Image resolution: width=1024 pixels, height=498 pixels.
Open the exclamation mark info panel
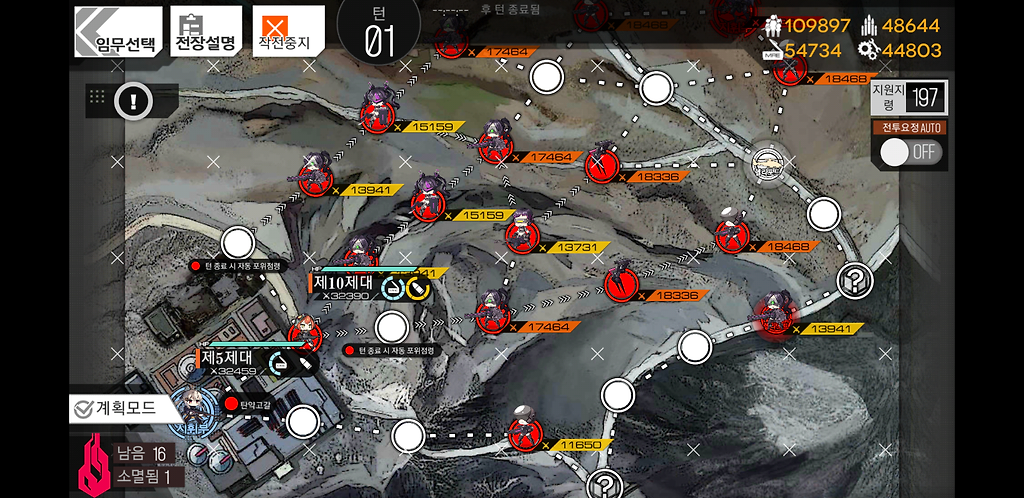pos(133,100)
